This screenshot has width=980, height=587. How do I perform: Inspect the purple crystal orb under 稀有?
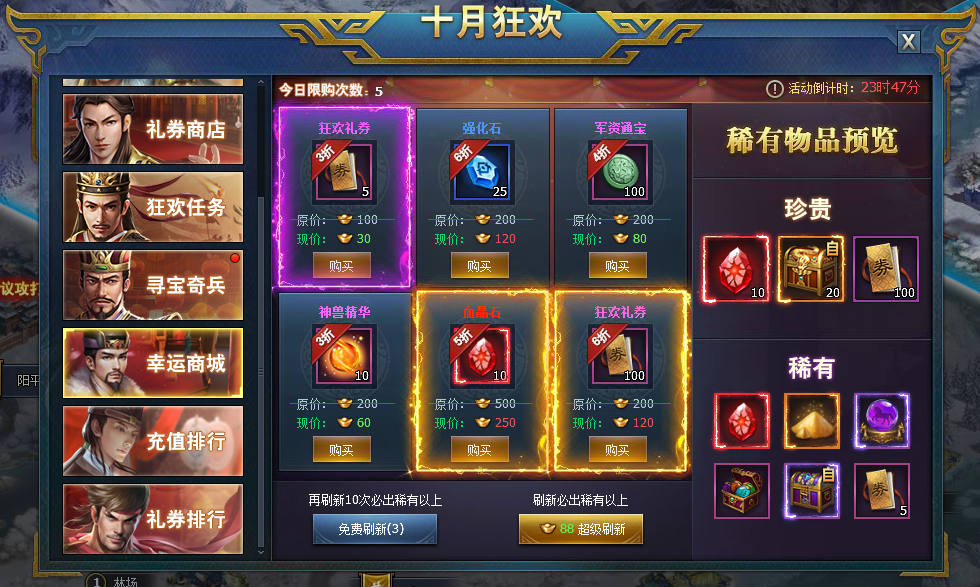881,421
